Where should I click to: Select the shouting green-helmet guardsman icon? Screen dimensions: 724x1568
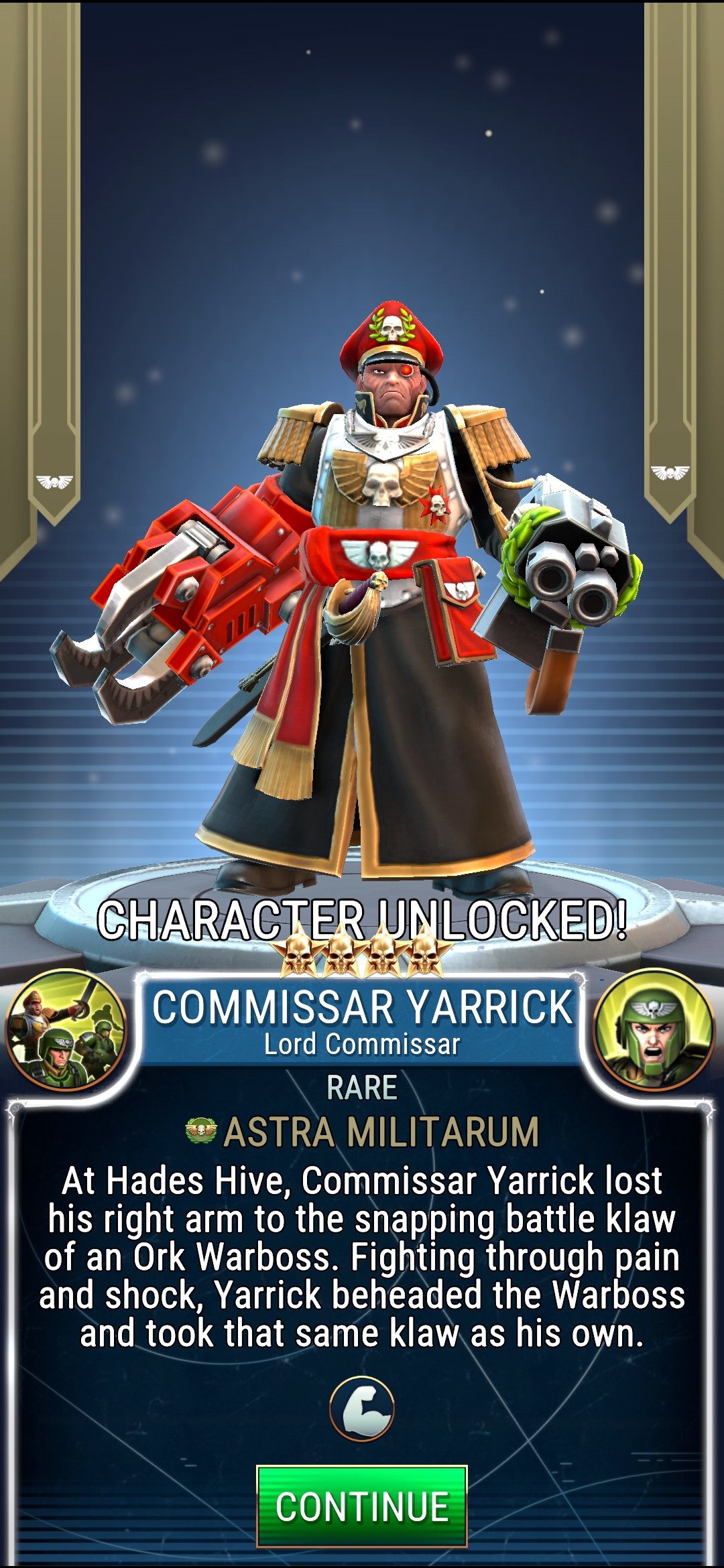point(654,1031)
